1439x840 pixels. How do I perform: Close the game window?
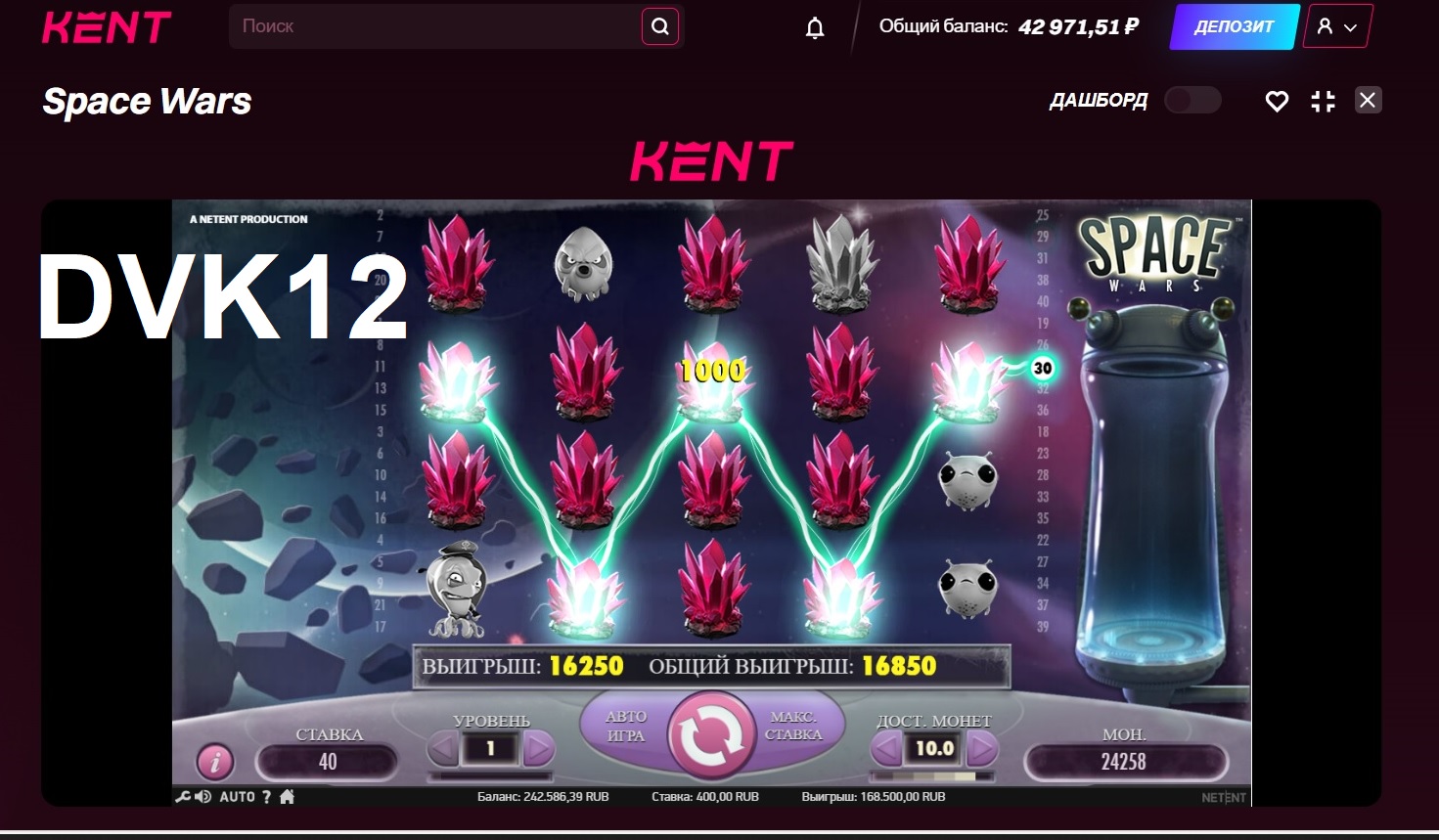coord(1368,100)
